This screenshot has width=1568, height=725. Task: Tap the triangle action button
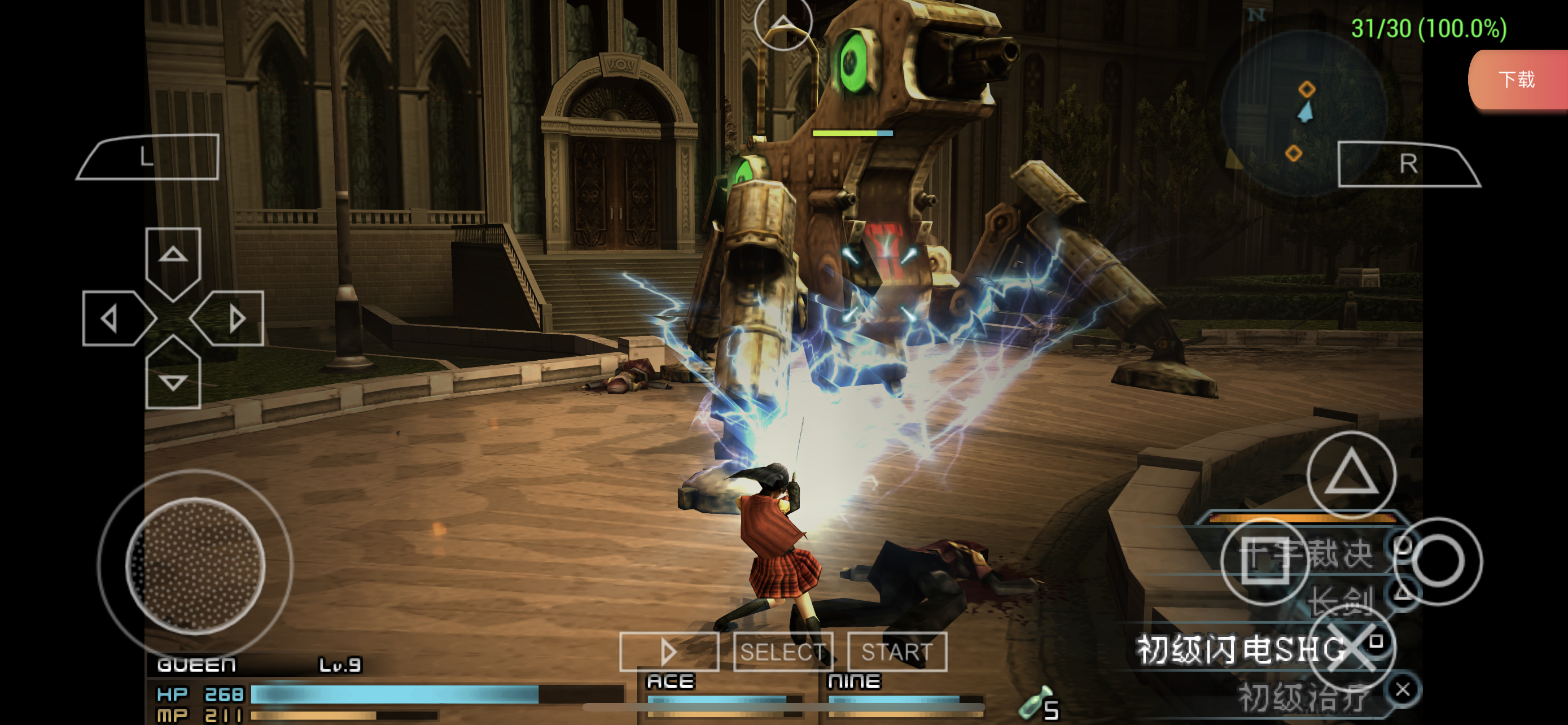pyautogui.click(x=1351, y=474)
